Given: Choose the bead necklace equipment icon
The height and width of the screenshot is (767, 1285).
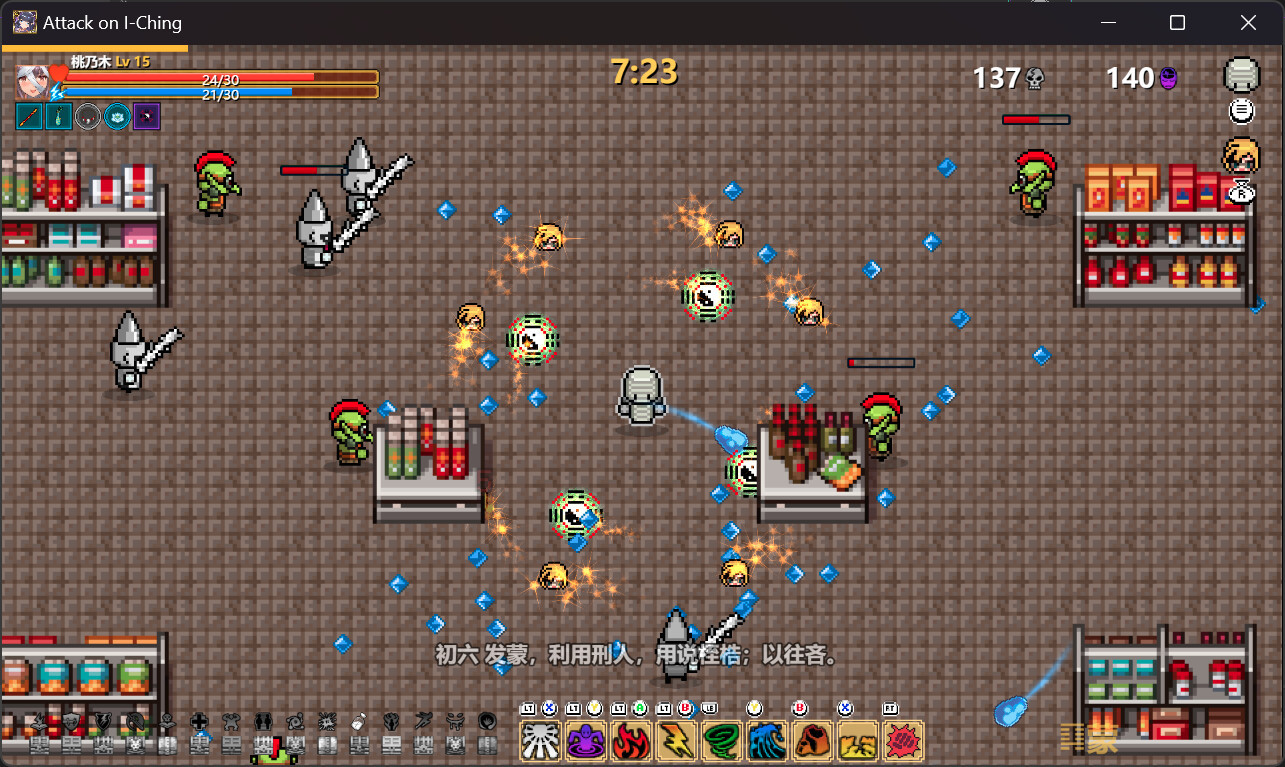Looking at the screenshot, I should tap(88, 117).
